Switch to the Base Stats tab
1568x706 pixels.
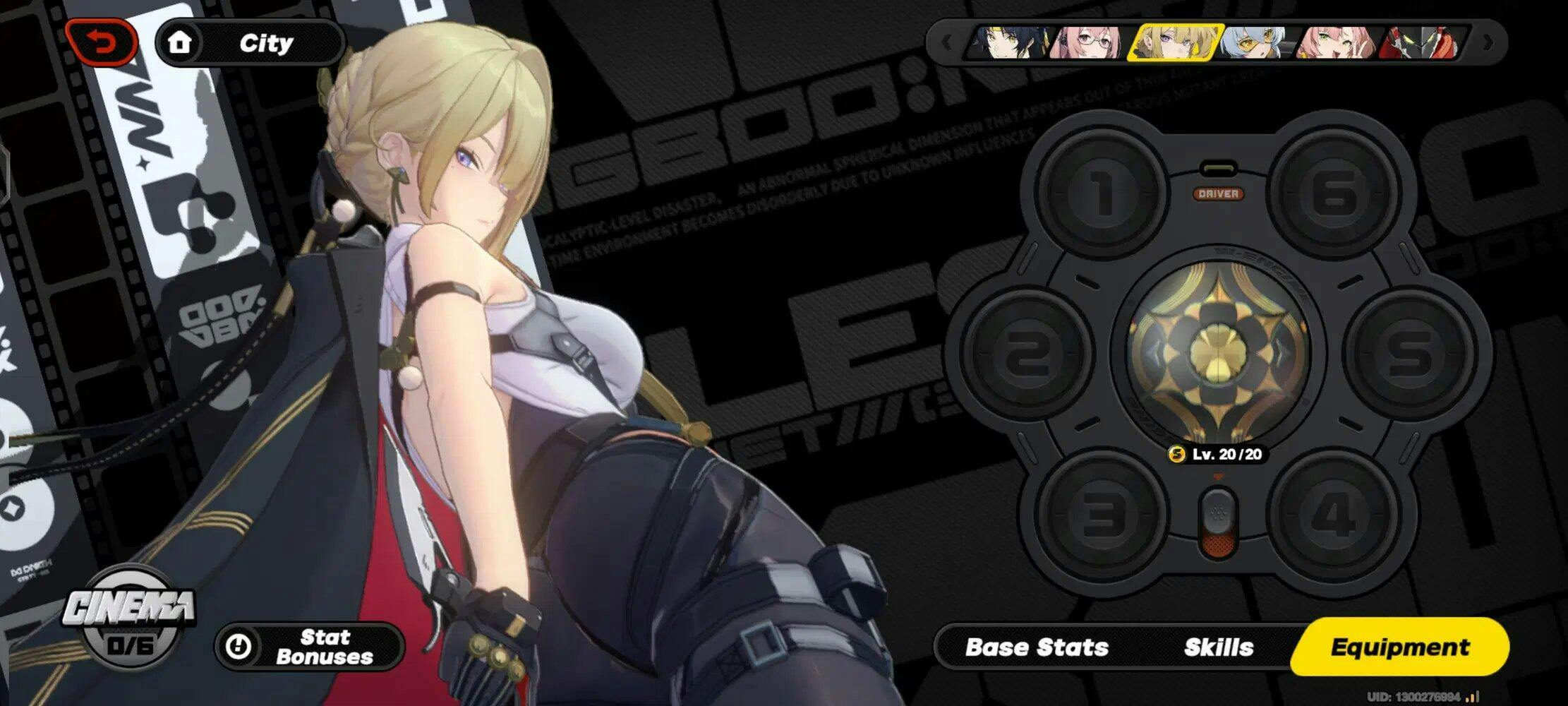click(1036, 647)
